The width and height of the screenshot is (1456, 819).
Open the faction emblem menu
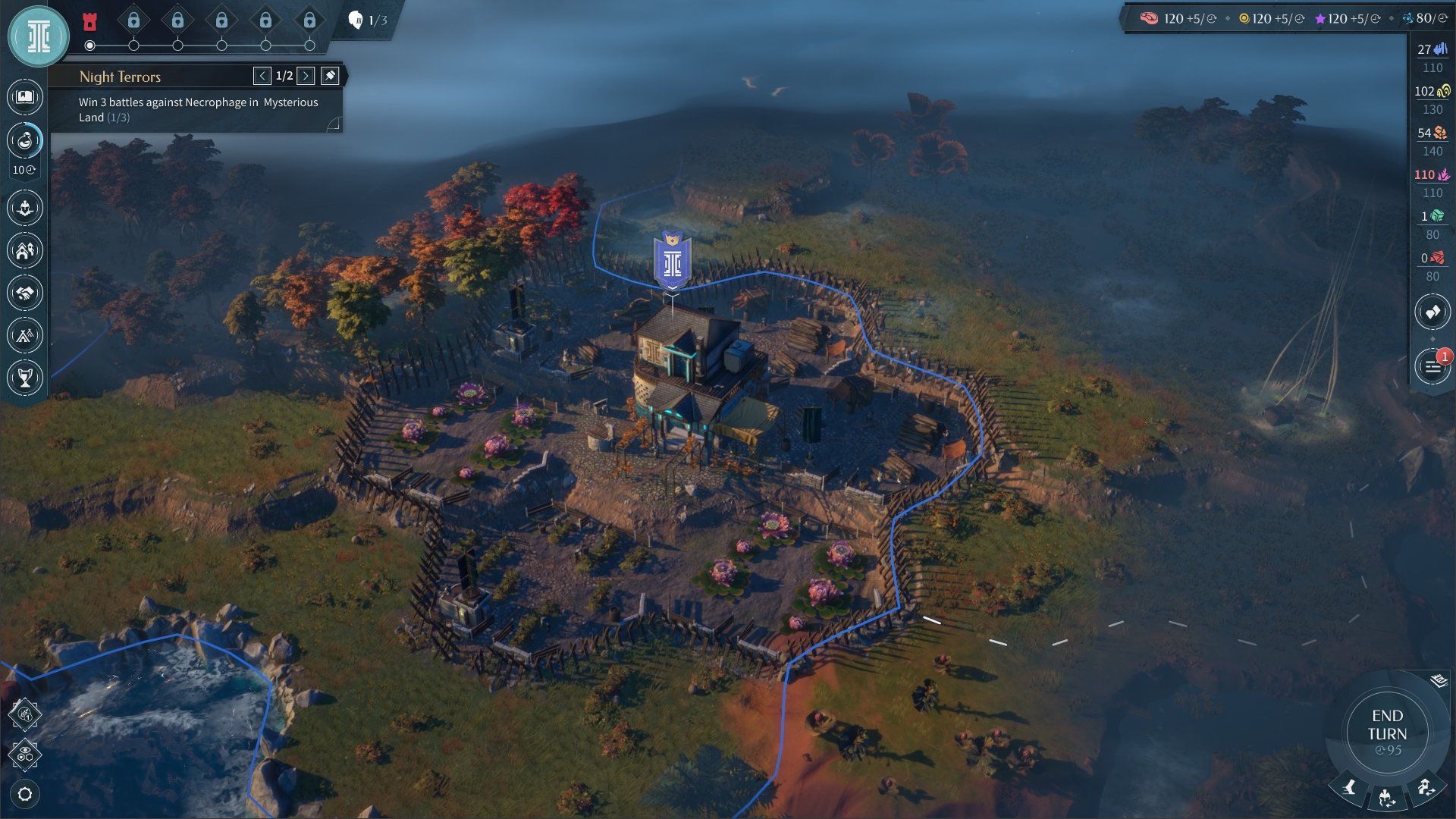pyautogui.click(x=38, y=36)
